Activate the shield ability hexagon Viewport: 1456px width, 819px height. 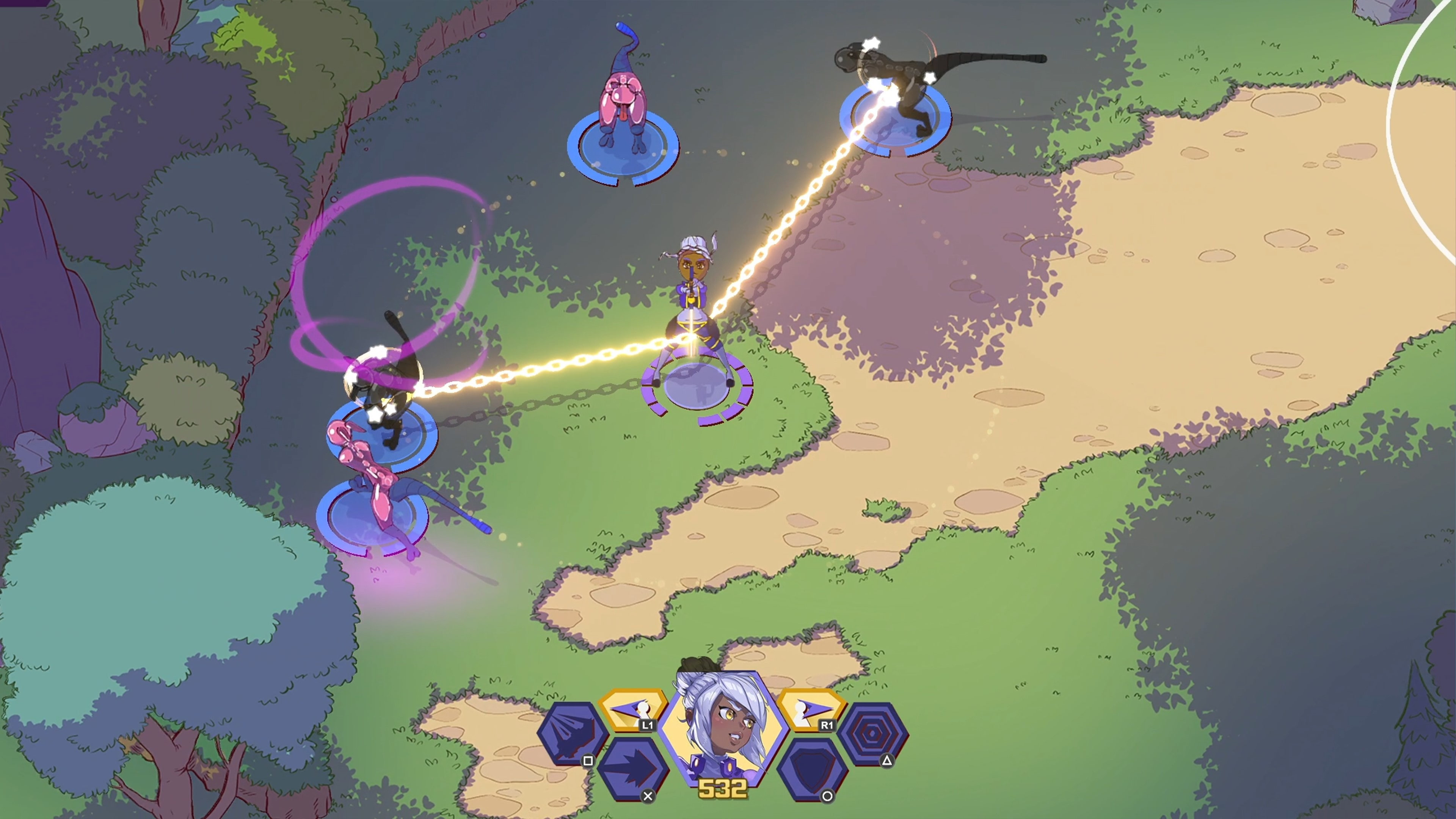tap(812, 769)
